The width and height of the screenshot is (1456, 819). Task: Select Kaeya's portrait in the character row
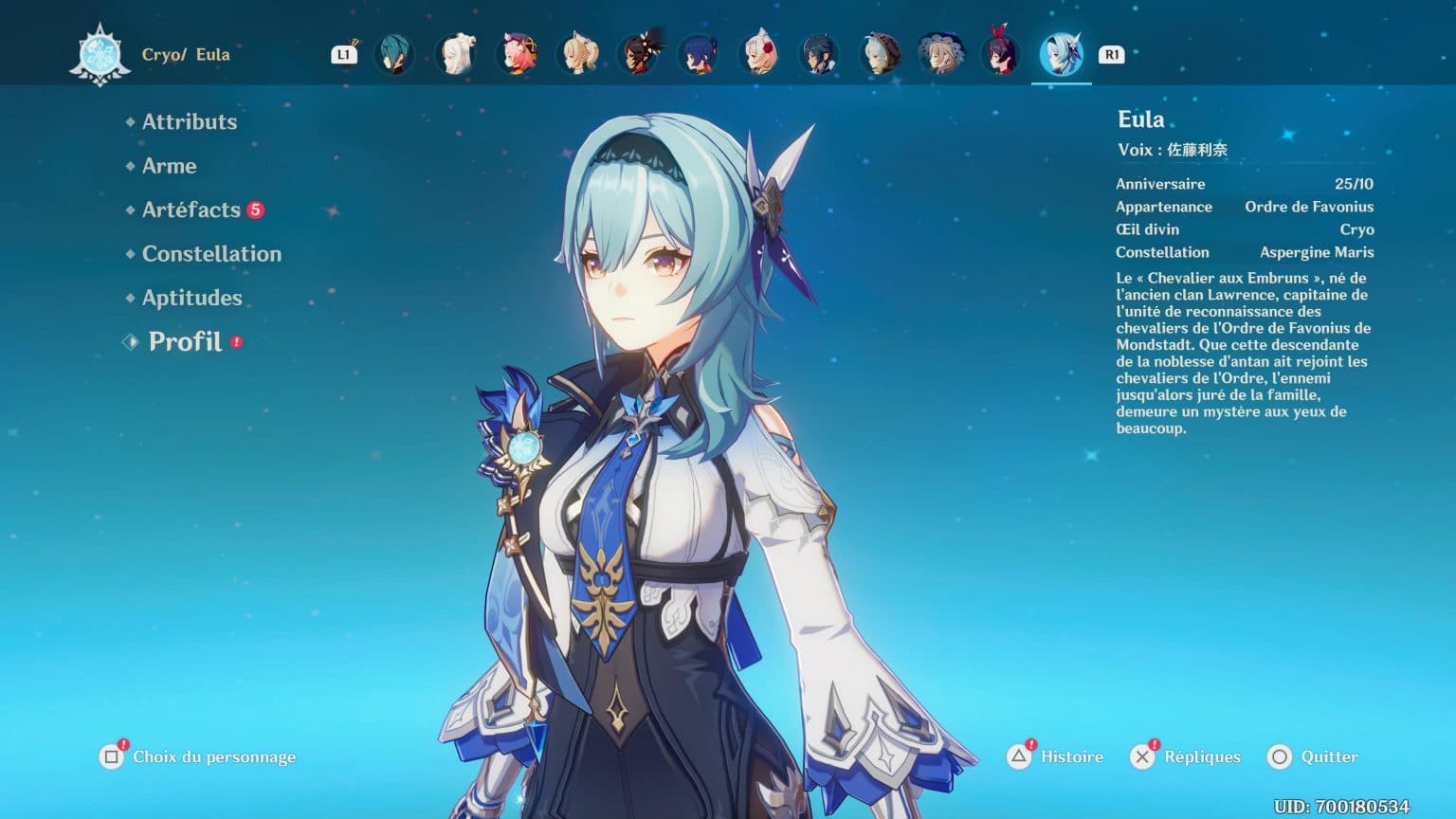pos(396,54)
